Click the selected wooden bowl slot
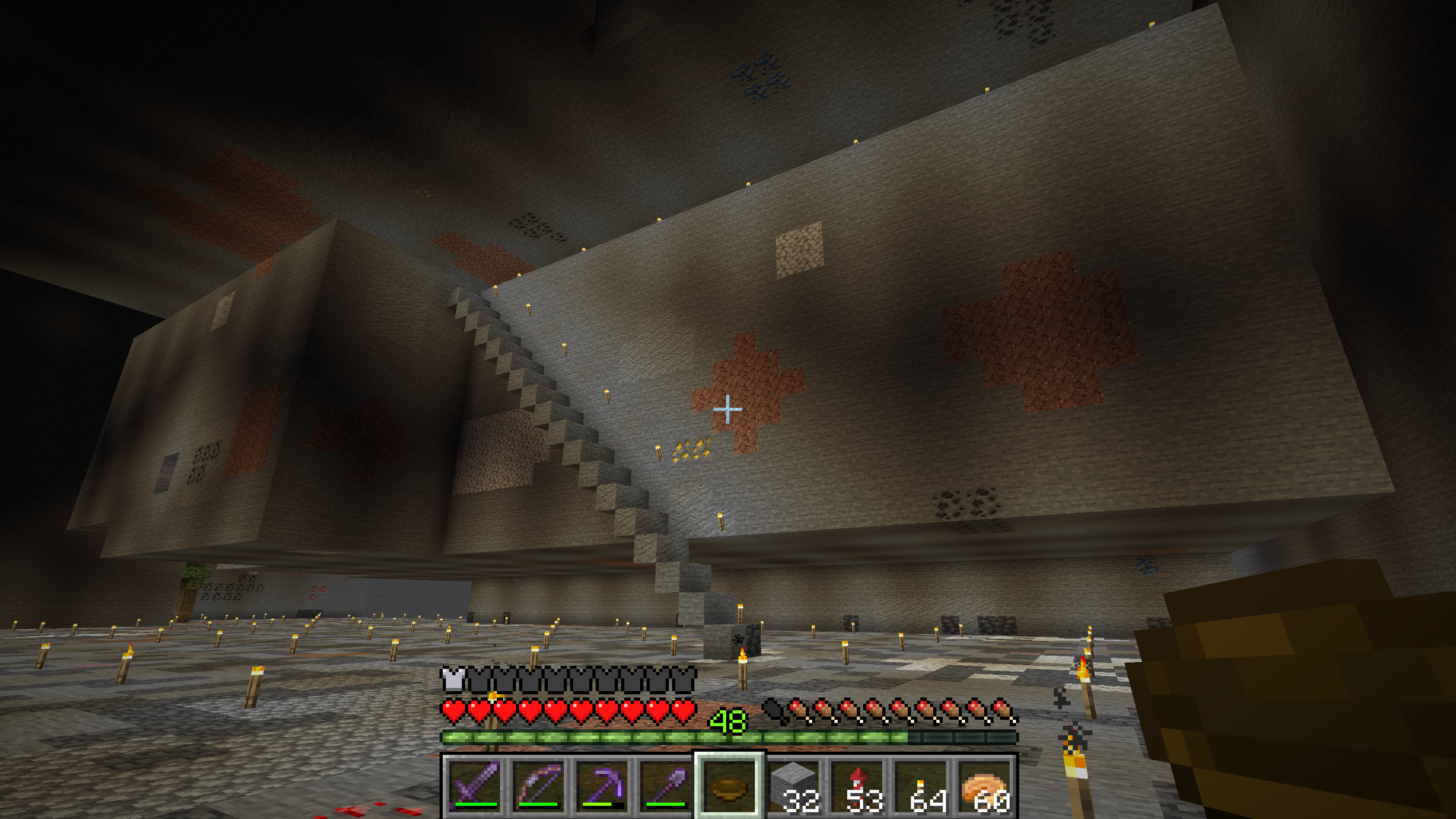 point(729,786)
